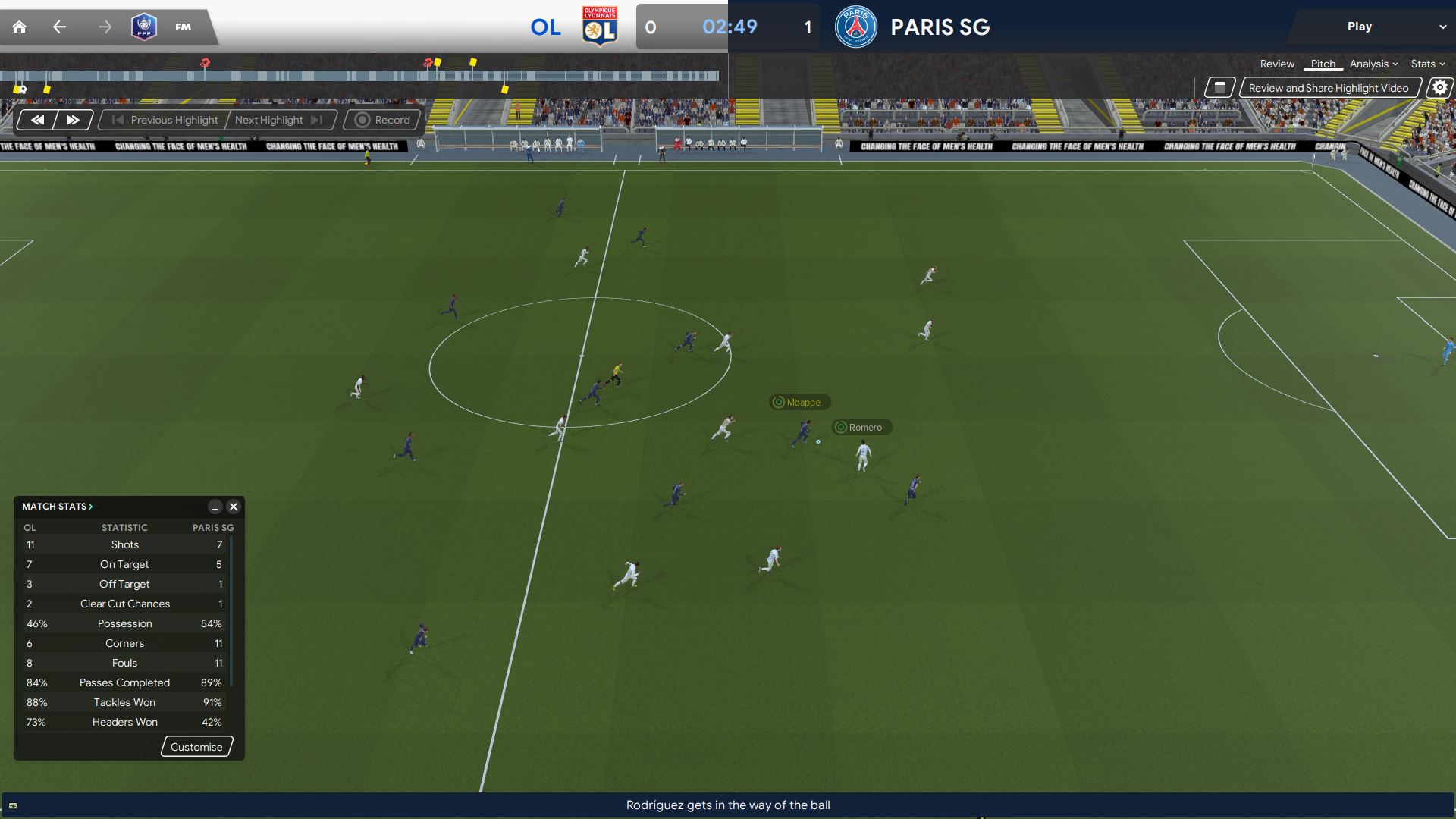The image size is (1456, 819).
Task: Jump to Previous Highlight
Action: click(x=165, y=120)
